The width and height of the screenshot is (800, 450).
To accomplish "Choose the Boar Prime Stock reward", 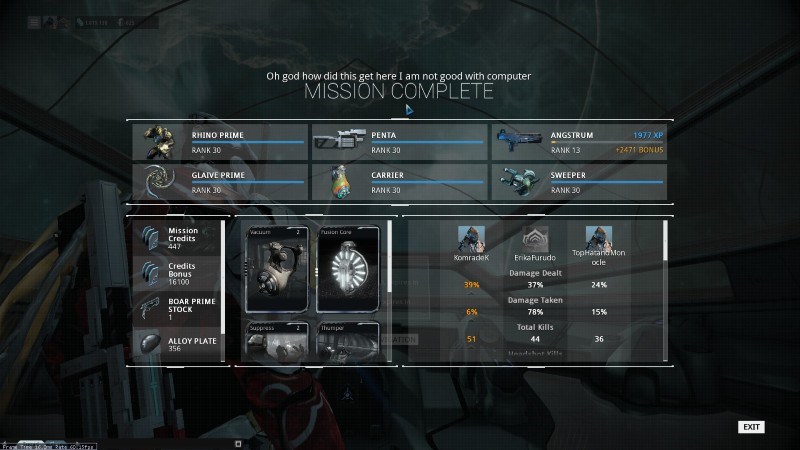I will 177,308.
